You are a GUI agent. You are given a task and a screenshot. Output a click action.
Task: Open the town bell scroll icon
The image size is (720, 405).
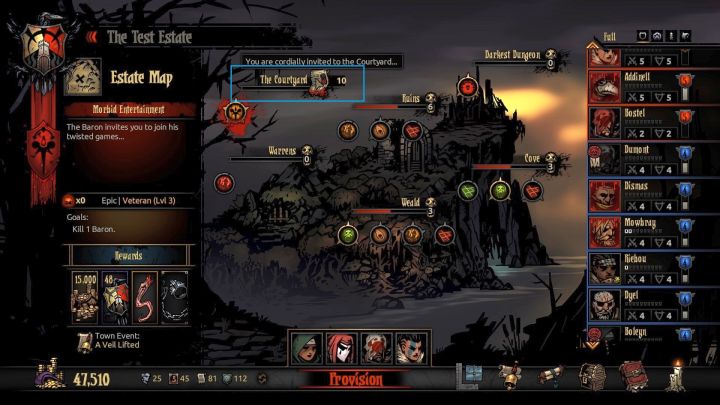click(x=511, y=378)
